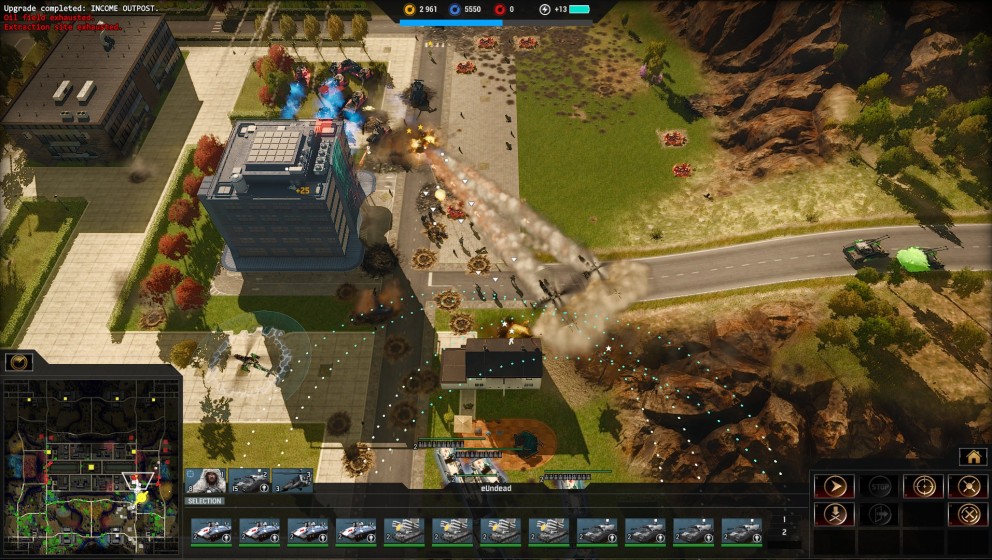The width and height of the screenshot is (992, 560).
Task: Click the house icon home button
Action: [x=972, y=456]
